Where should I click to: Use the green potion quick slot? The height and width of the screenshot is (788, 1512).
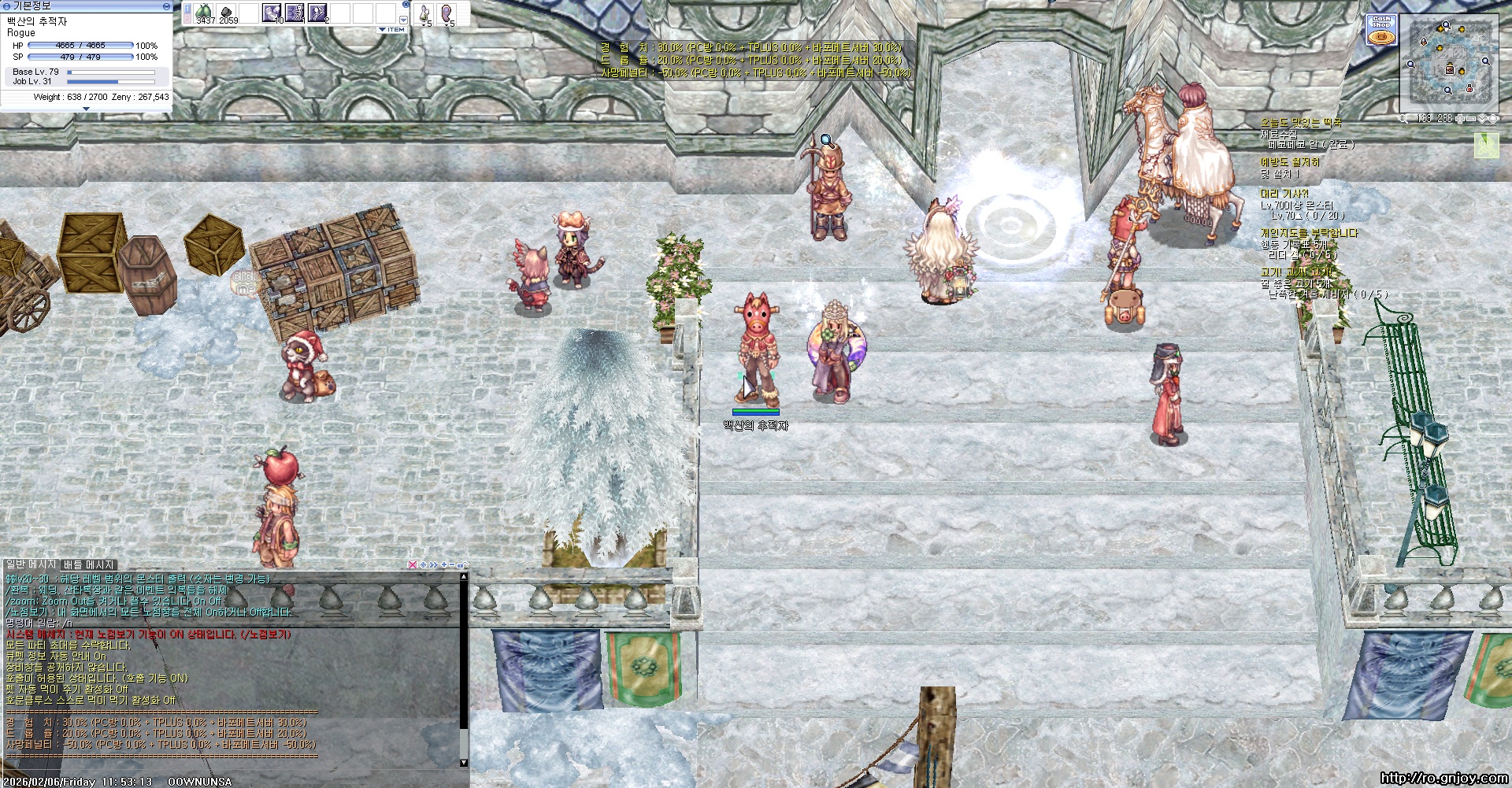[x=425, y=13]
